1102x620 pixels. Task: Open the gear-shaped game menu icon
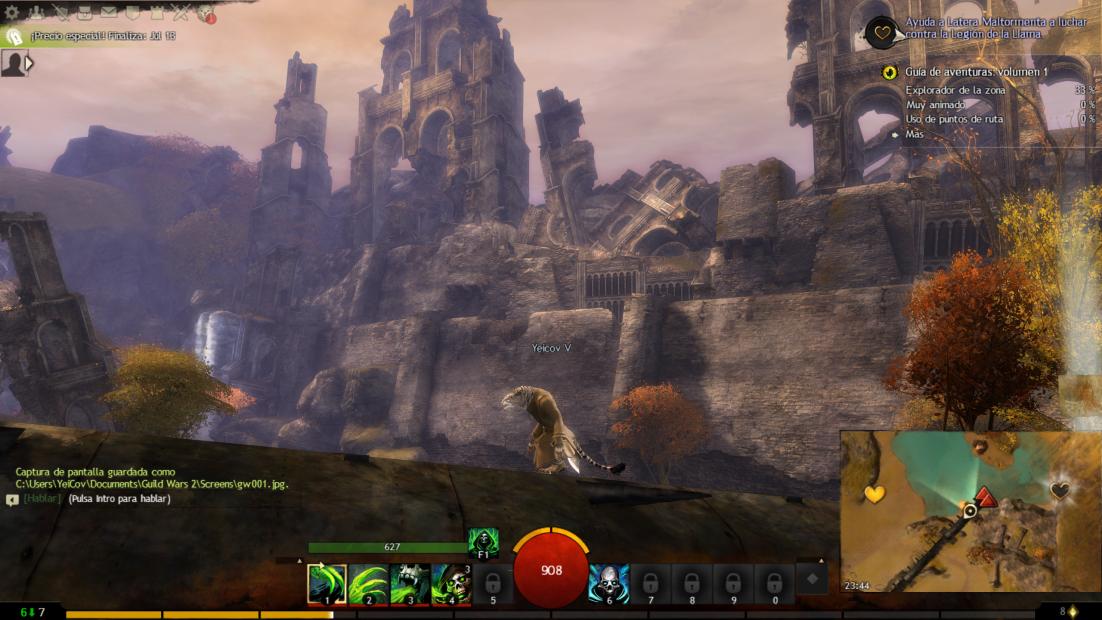coord(12,12)
